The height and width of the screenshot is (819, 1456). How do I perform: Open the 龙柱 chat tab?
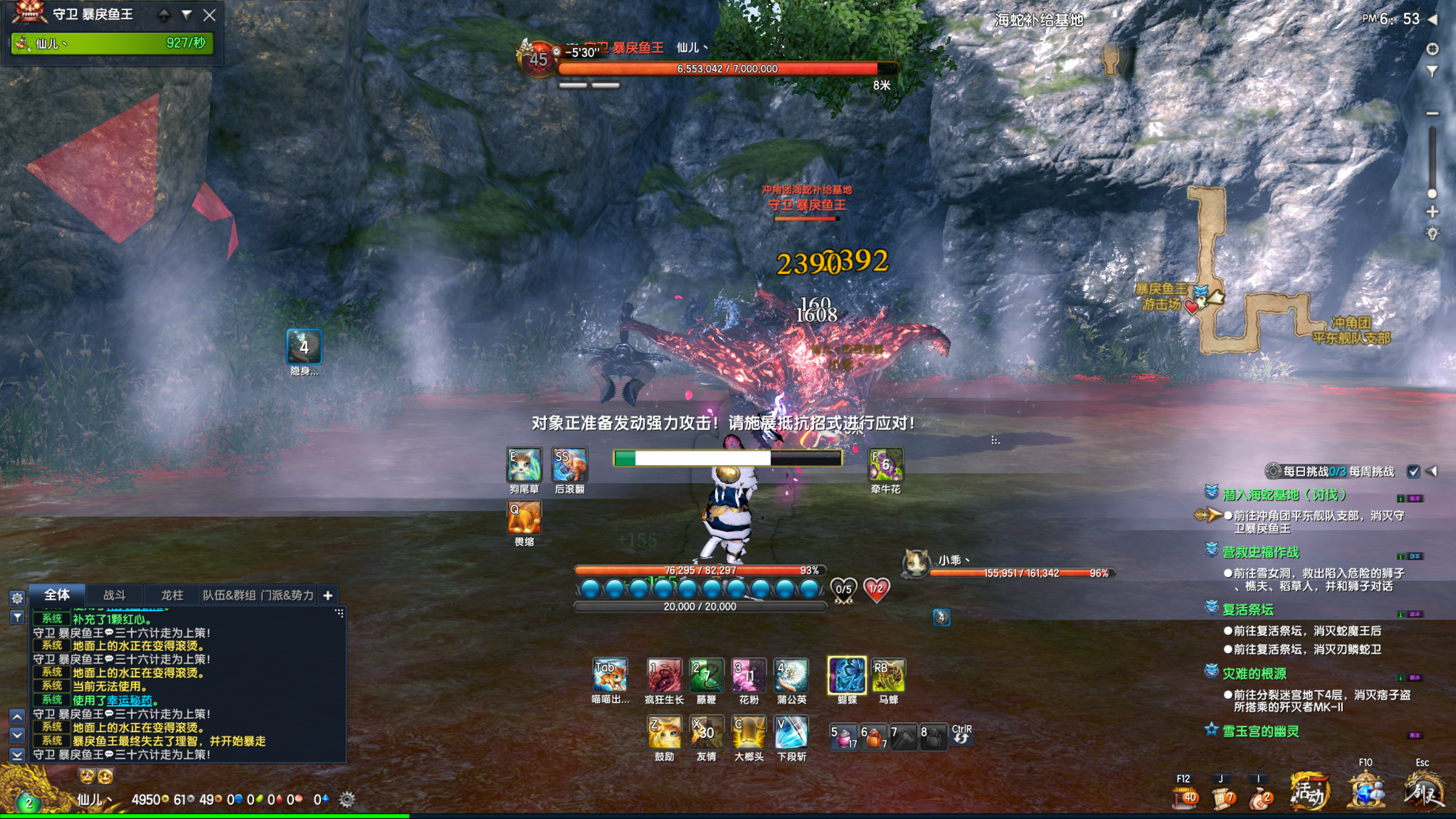click(172, 595)
